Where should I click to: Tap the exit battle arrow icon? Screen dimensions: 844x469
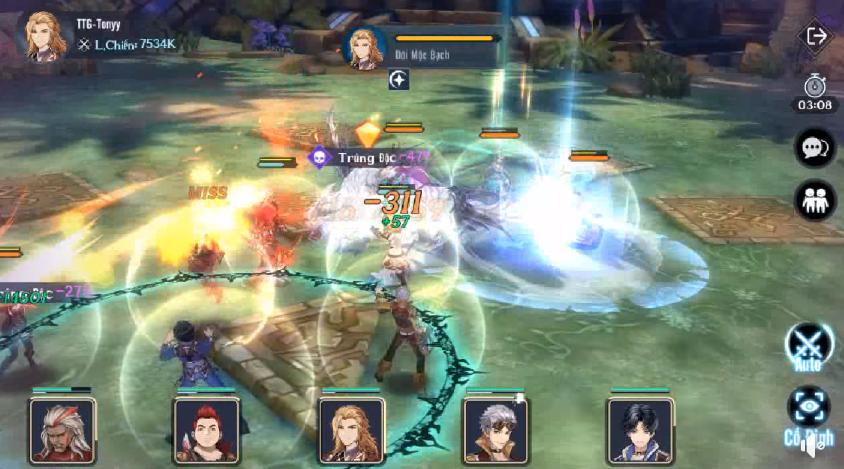click(816, 36)
